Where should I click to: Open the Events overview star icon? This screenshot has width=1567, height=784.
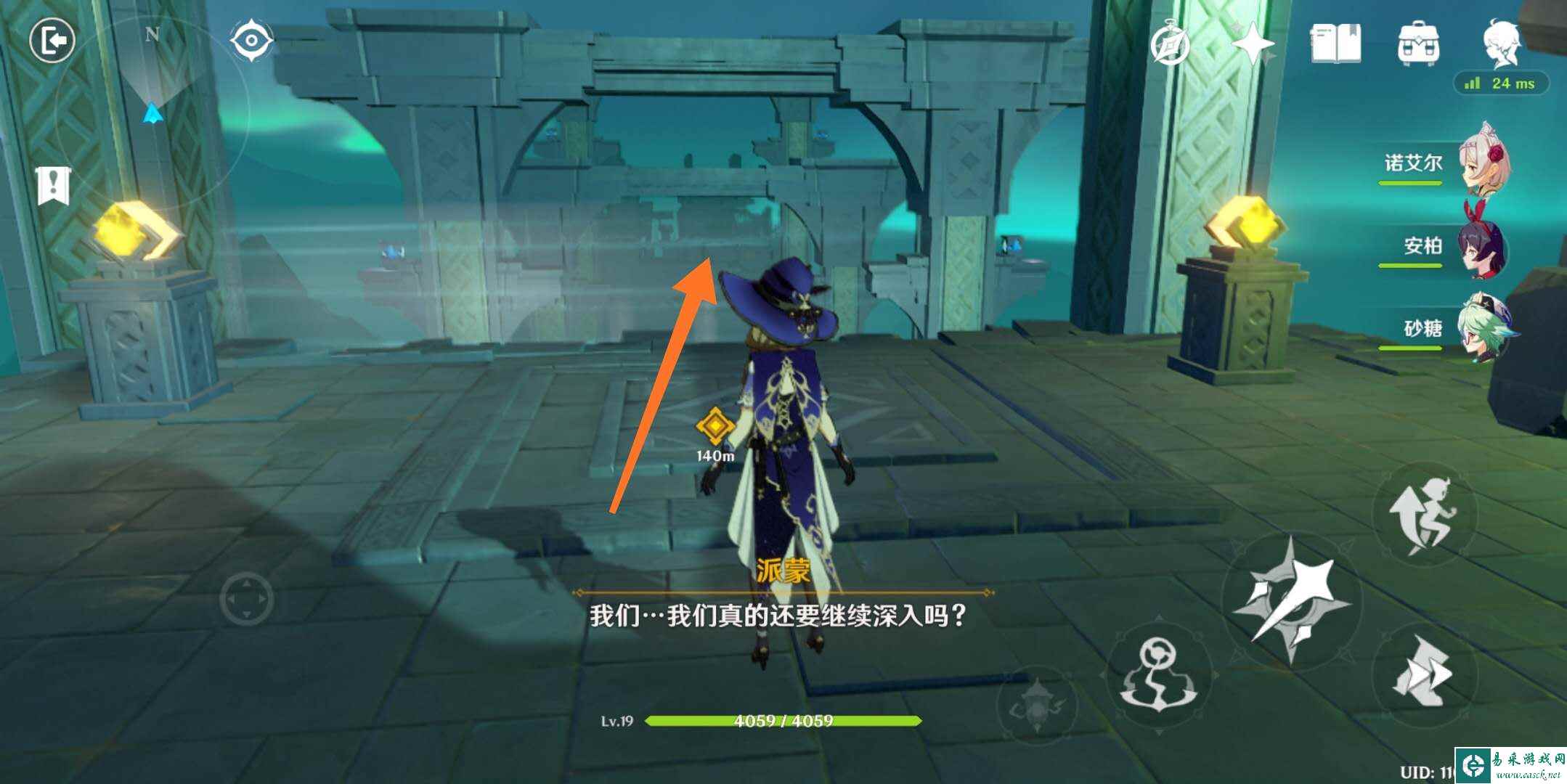(1252, 45)
